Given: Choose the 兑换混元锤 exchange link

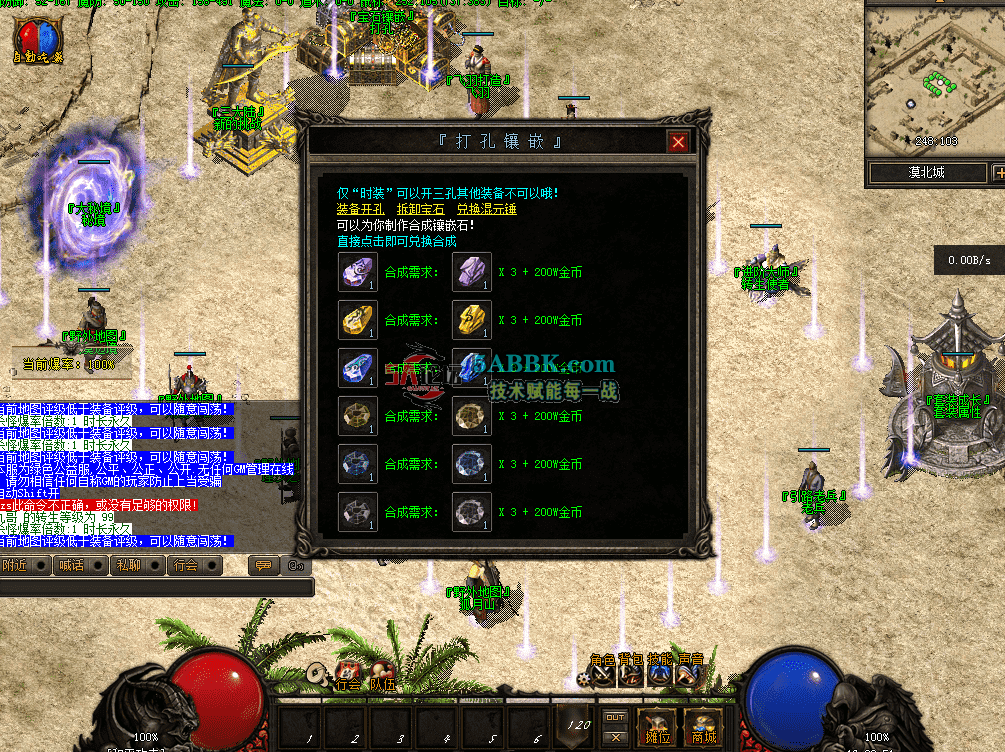Looking at the screenshot, I should coord(486,209).
